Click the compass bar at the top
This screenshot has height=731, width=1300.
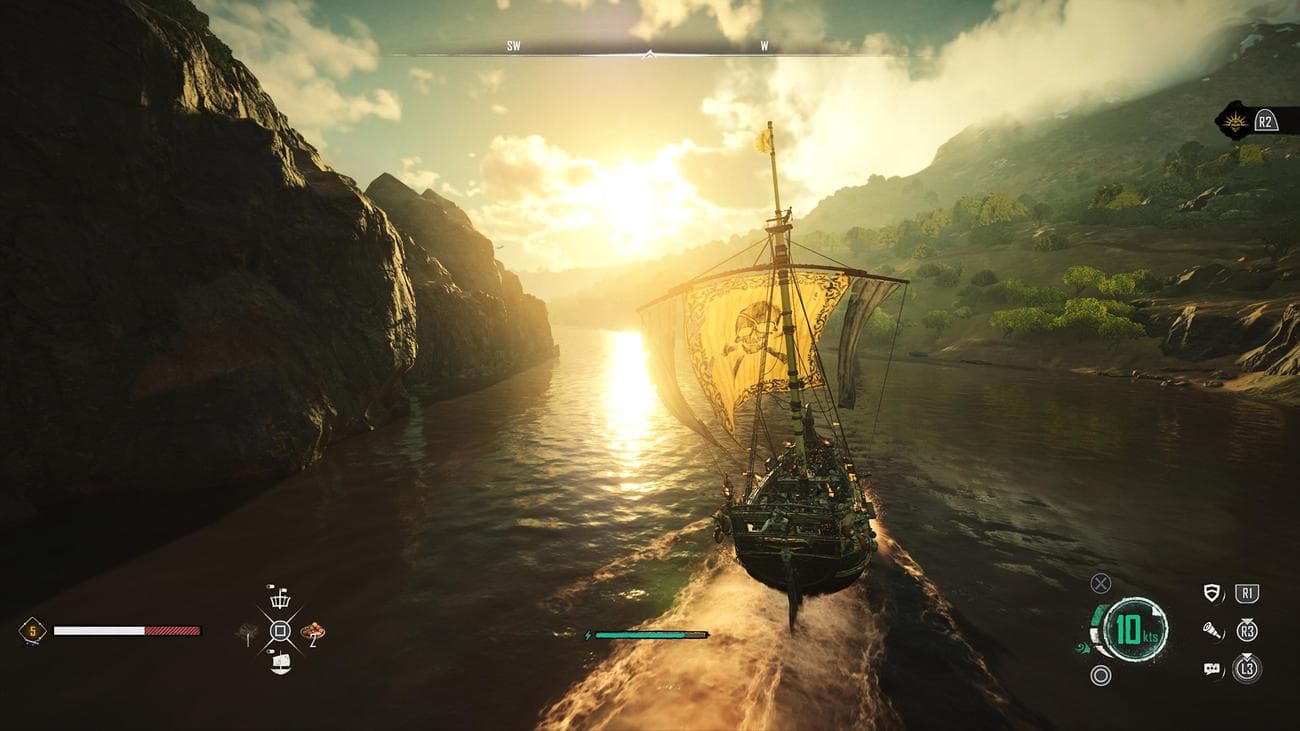click(x=648, y=50)
